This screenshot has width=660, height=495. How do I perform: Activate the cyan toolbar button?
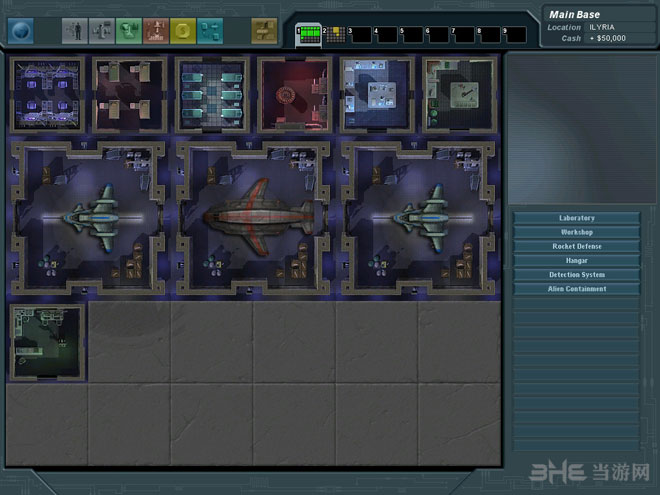click(210, 31)
